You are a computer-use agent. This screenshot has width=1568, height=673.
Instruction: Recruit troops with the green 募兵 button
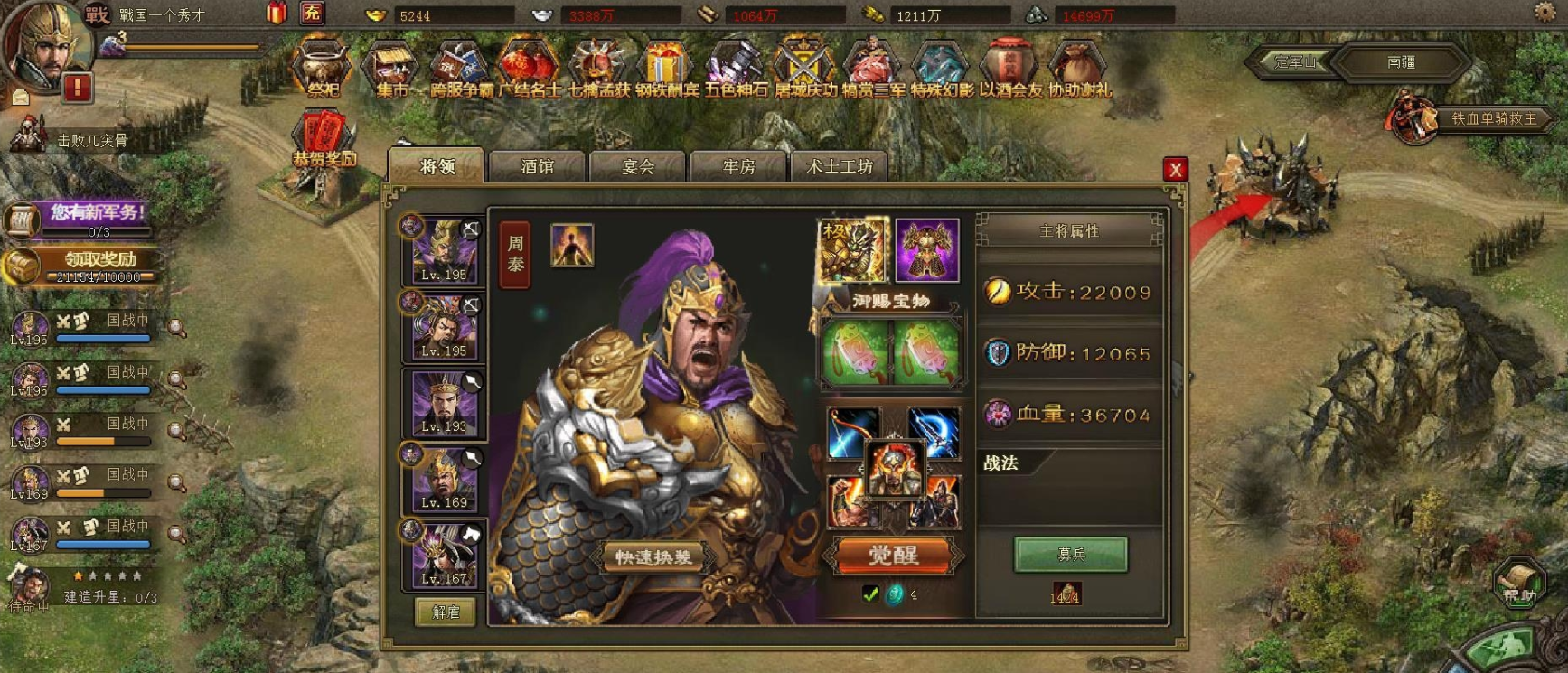(1071, 554)
